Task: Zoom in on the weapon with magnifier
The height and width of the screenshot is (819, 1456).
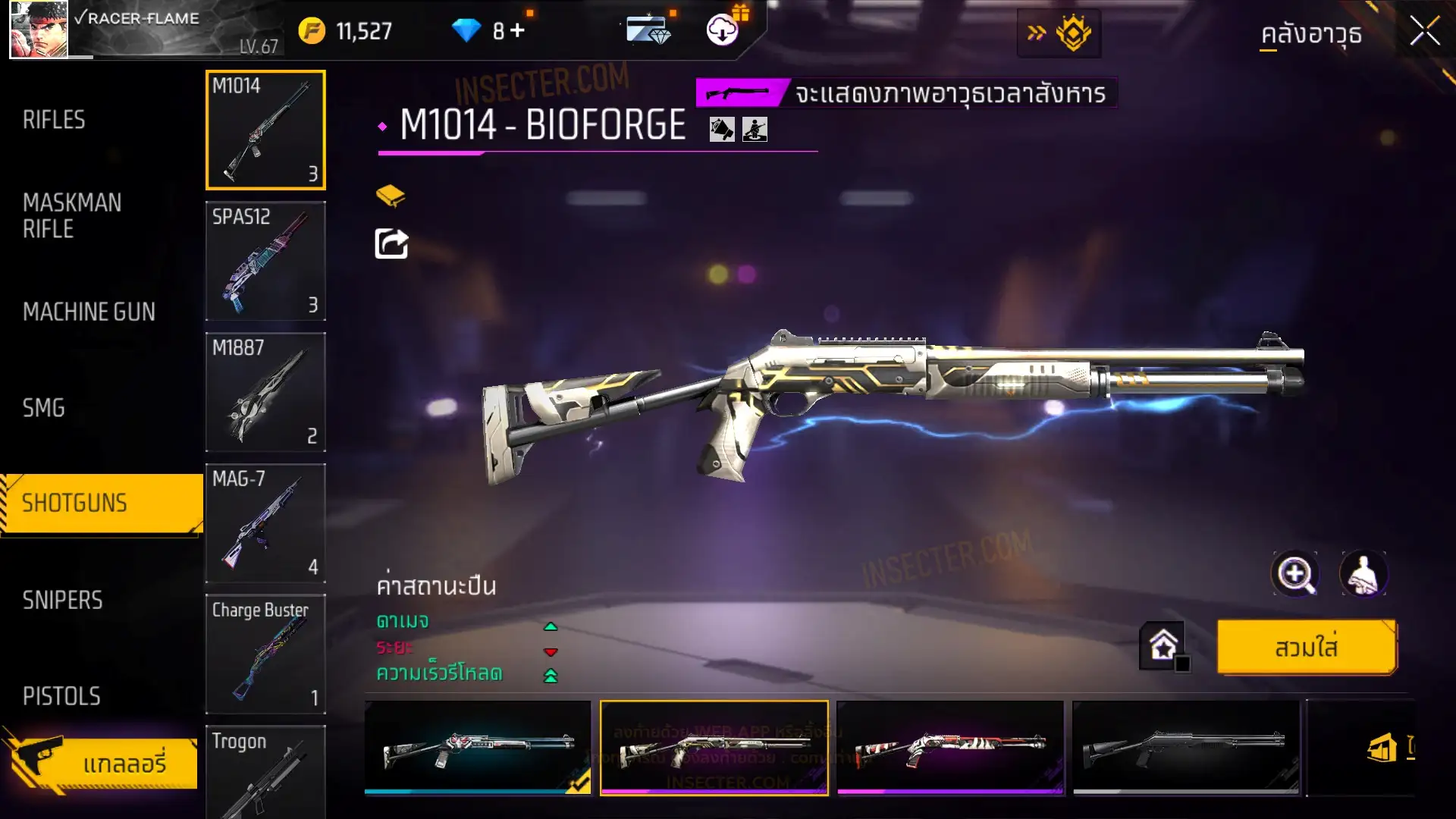Action: point(1294,574)
